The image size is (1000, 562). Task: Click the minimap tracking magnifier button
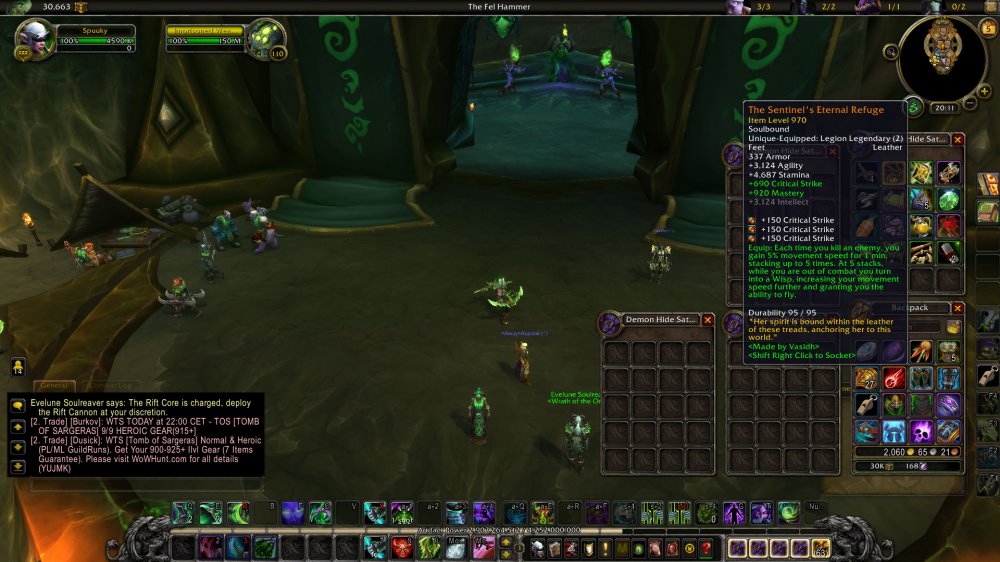[890, 52]
